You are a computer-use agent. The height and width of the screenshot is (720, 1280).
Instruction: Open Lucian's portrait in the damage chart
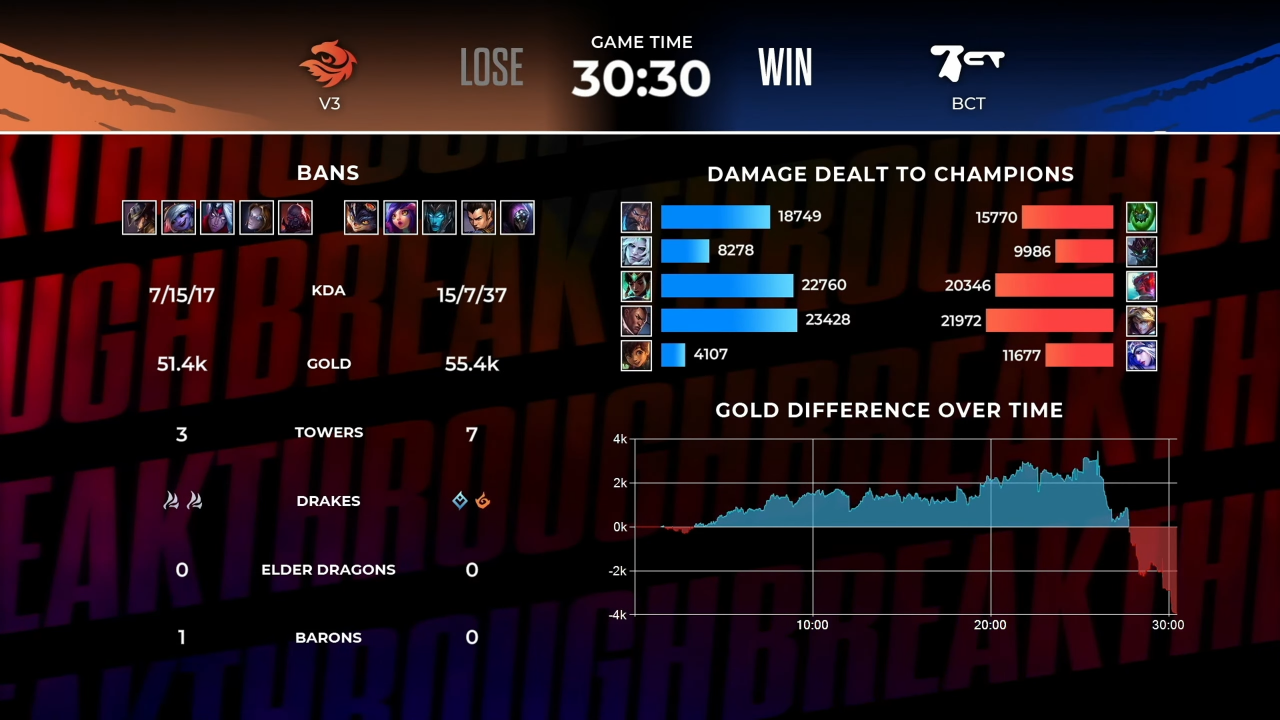(x=636, y=320)
